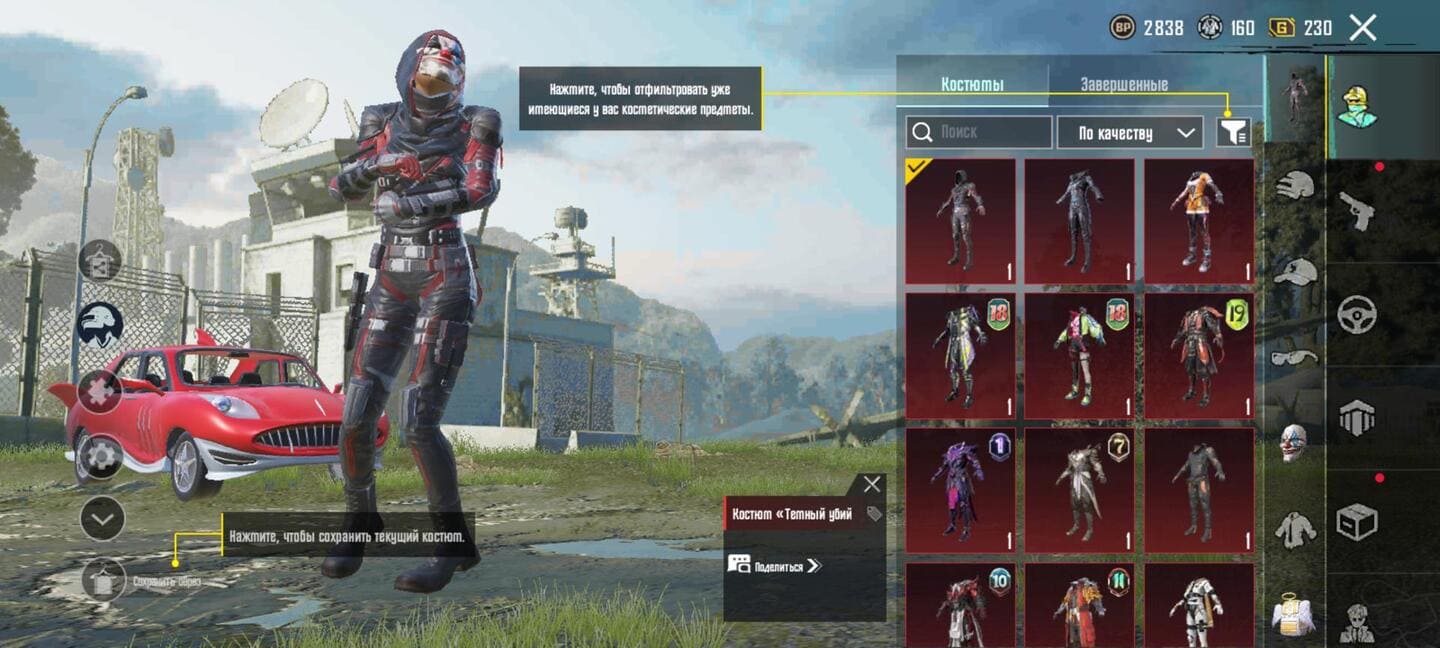Viewport: 1440px width, 648px height.
Task: Close the costume info popup
Action: coord(872,485)
